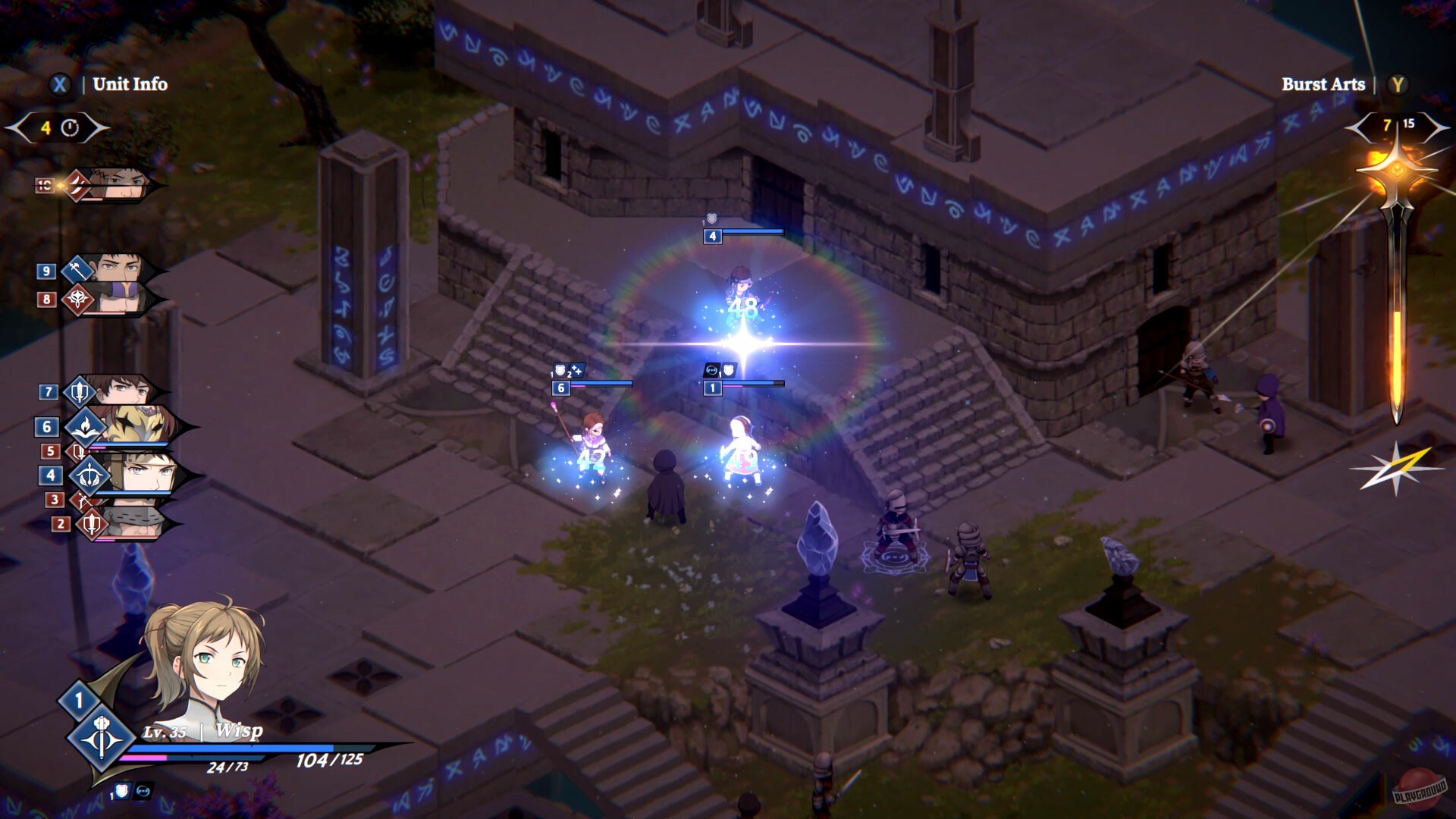
Task: Click the flame tome icon at turn slot 6
Action: click(86, 427)
